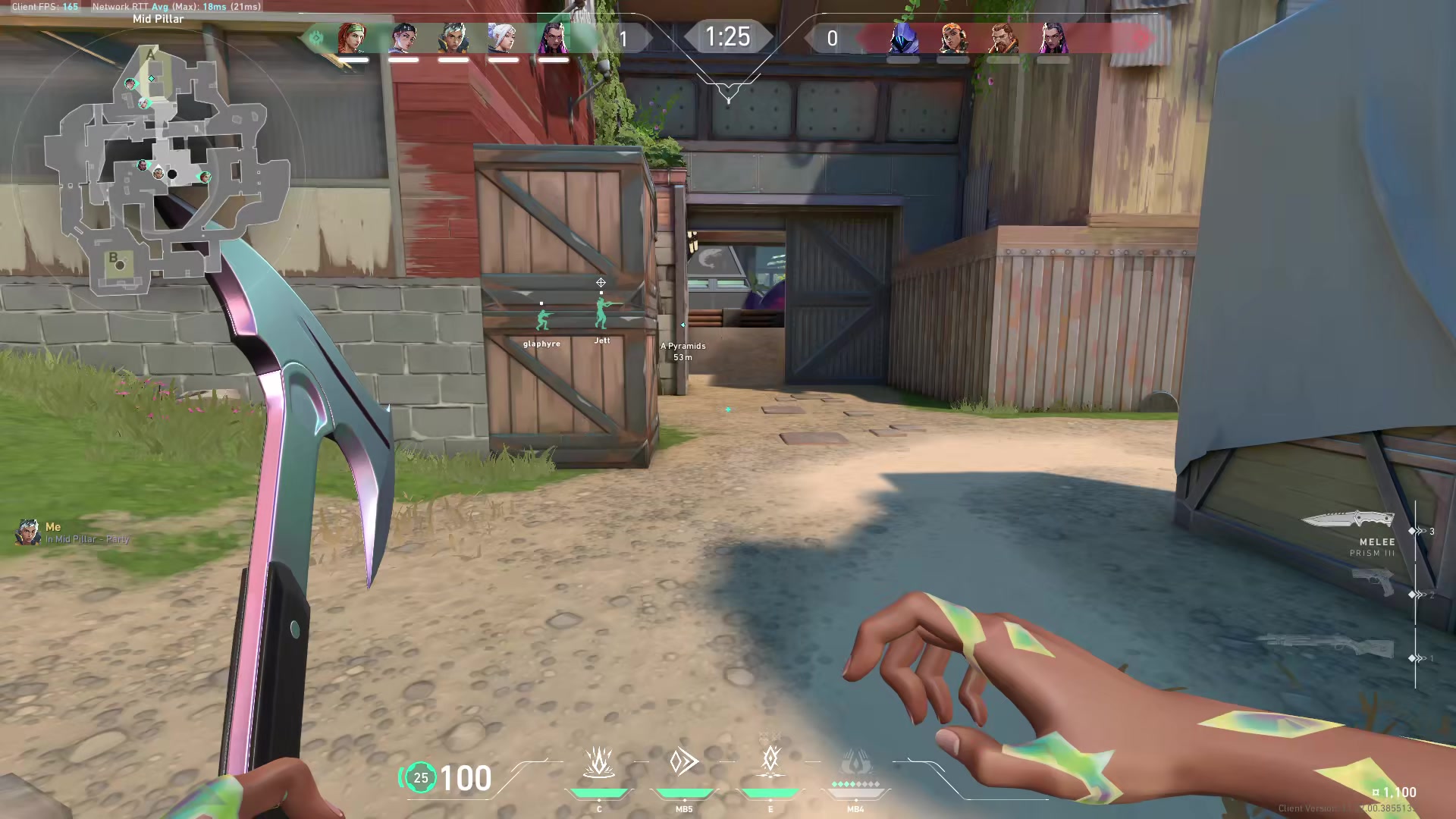Select ally Skye's portrait in the top bar
This screenshot has height=819, width=1456.
coord(353,38)
